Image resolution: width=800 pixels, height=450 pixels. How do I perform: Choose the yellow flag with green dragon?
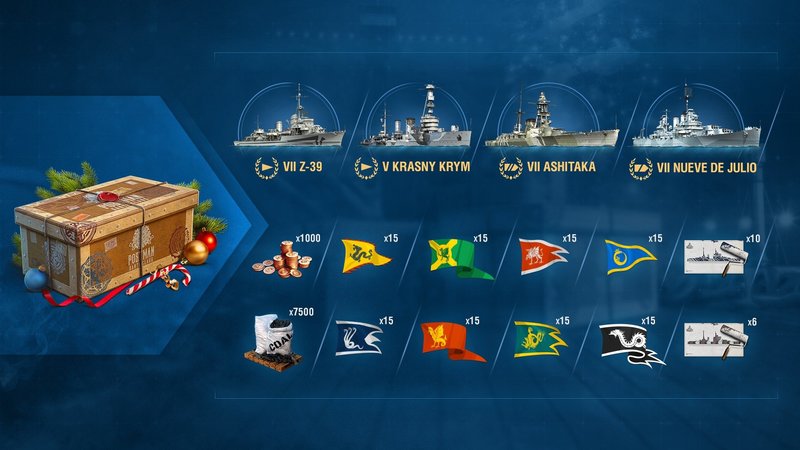click(x=365, y=257)
